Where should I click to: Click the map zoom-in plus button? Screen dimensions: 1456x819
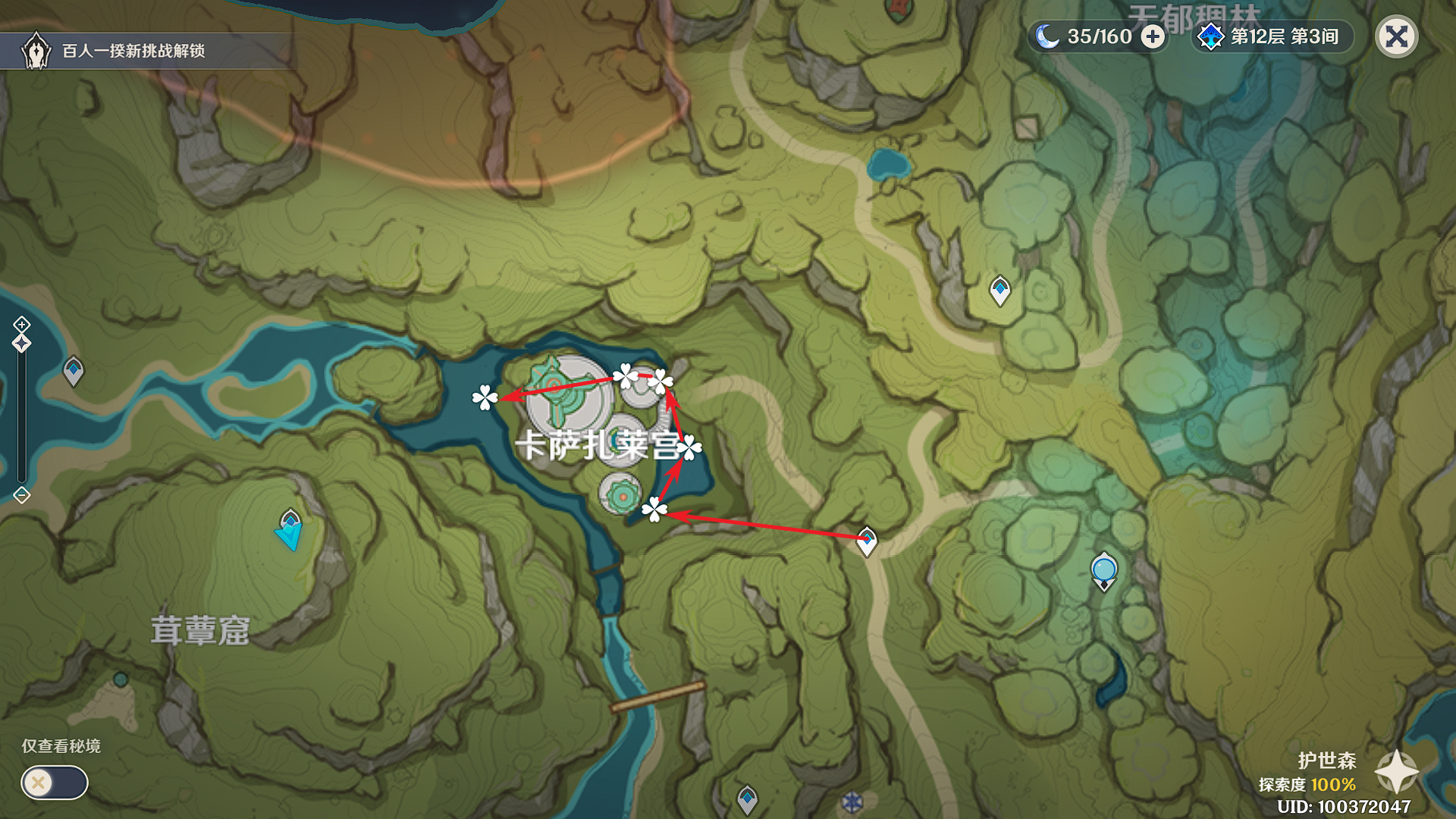[21, 325]
